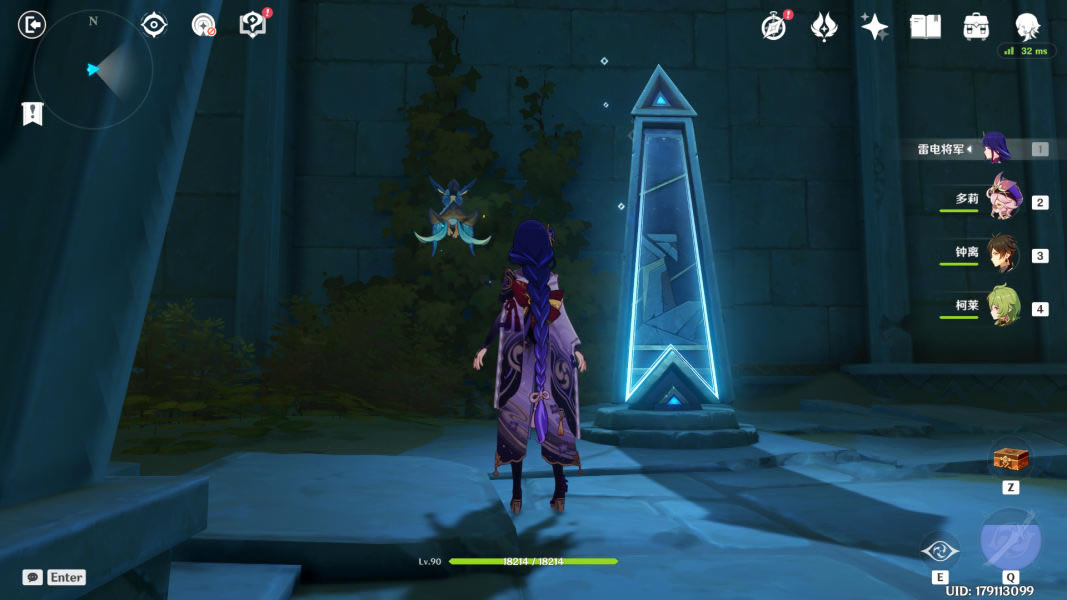The image size is (1067, 600).
Task: Switch to party member 柯莱
Action: [x=1003, y=307]
